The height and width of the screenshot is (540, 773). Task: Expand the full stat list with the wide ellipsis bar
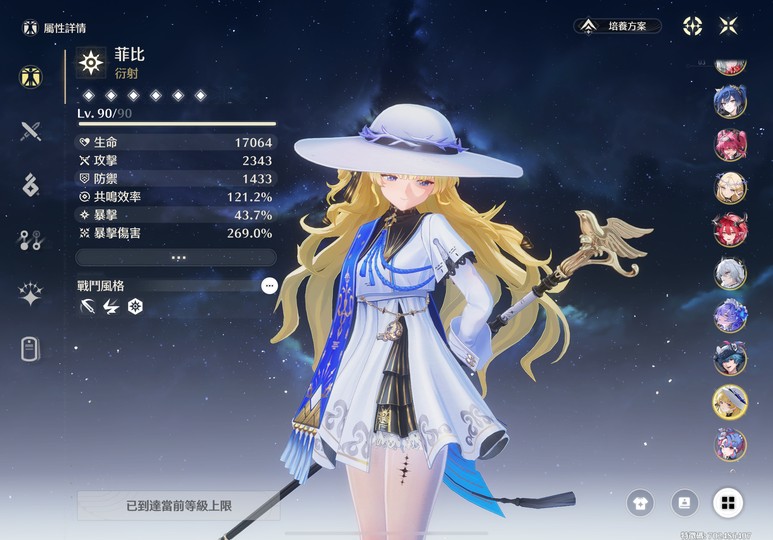(176, 258)
